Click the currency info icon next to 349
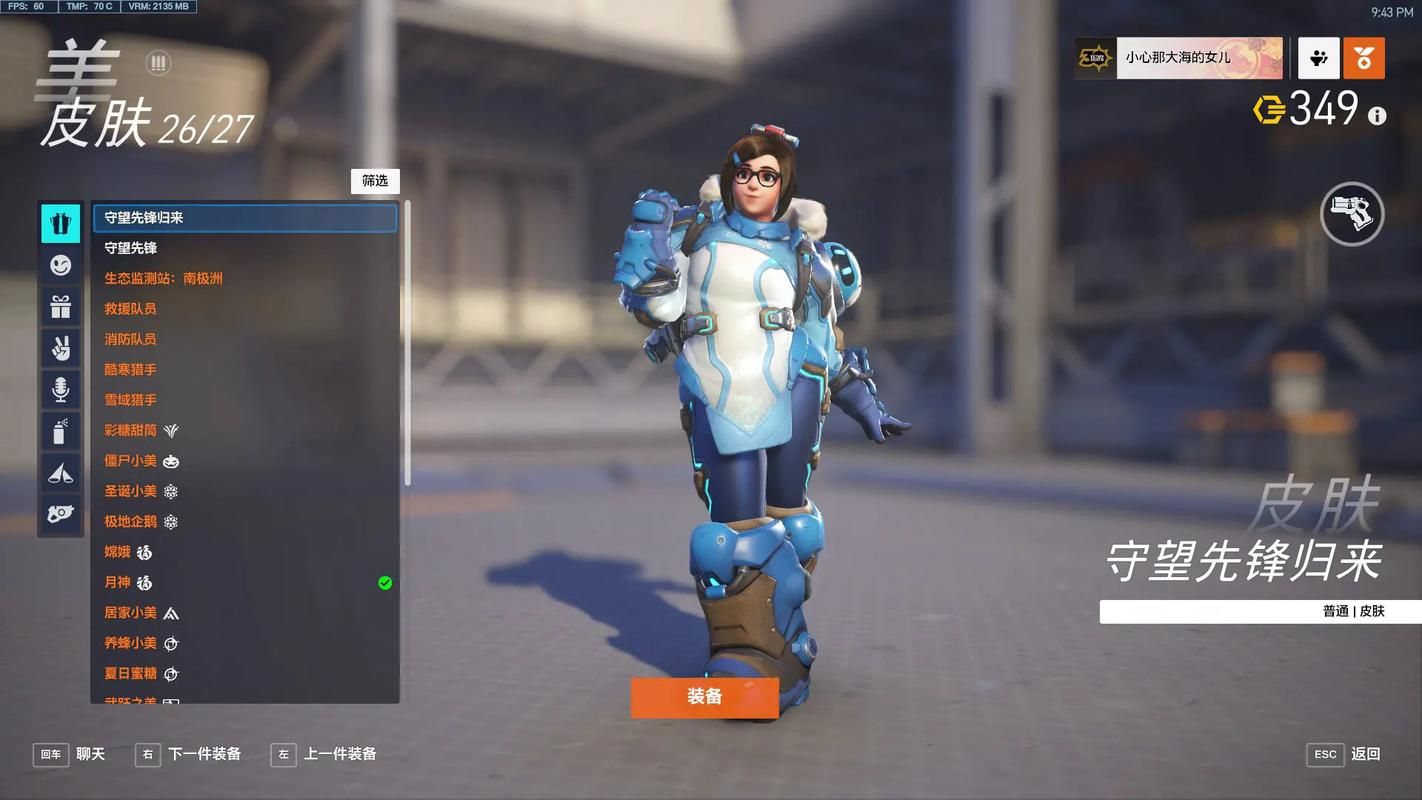The width and height of the screenshot is (1422, 800). coord(1377,116)
